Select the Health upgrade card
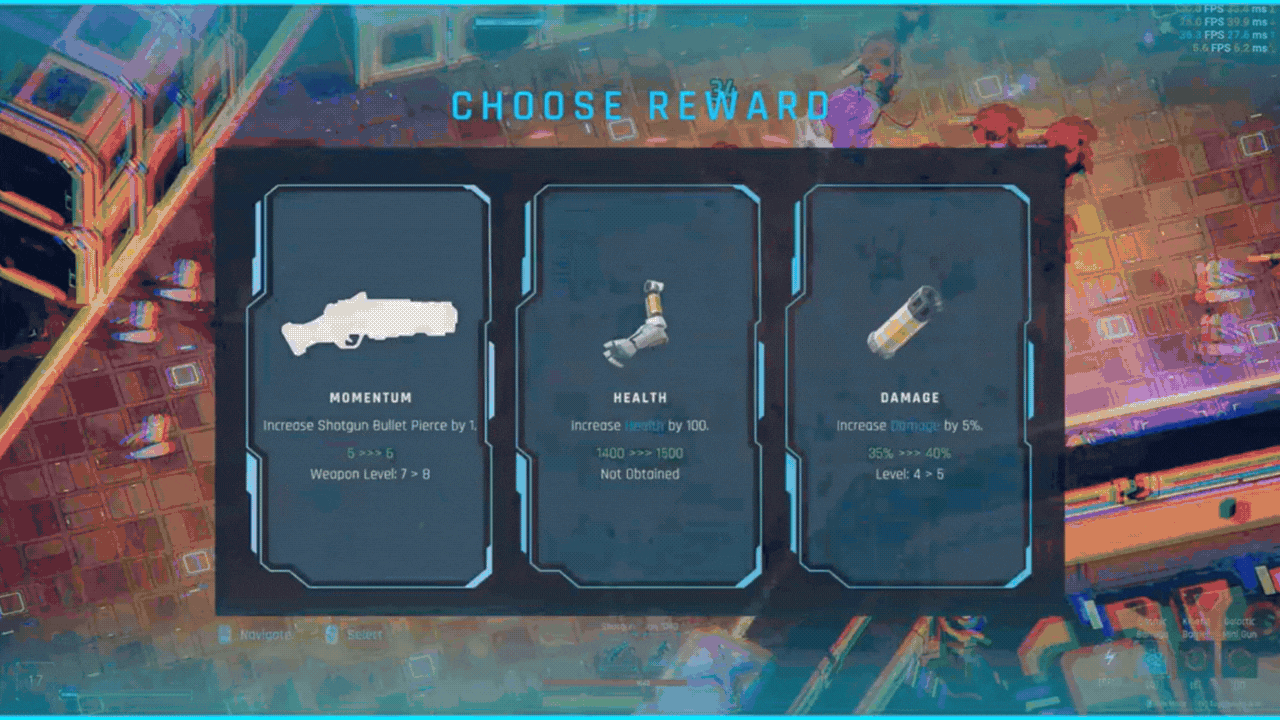 640,385
